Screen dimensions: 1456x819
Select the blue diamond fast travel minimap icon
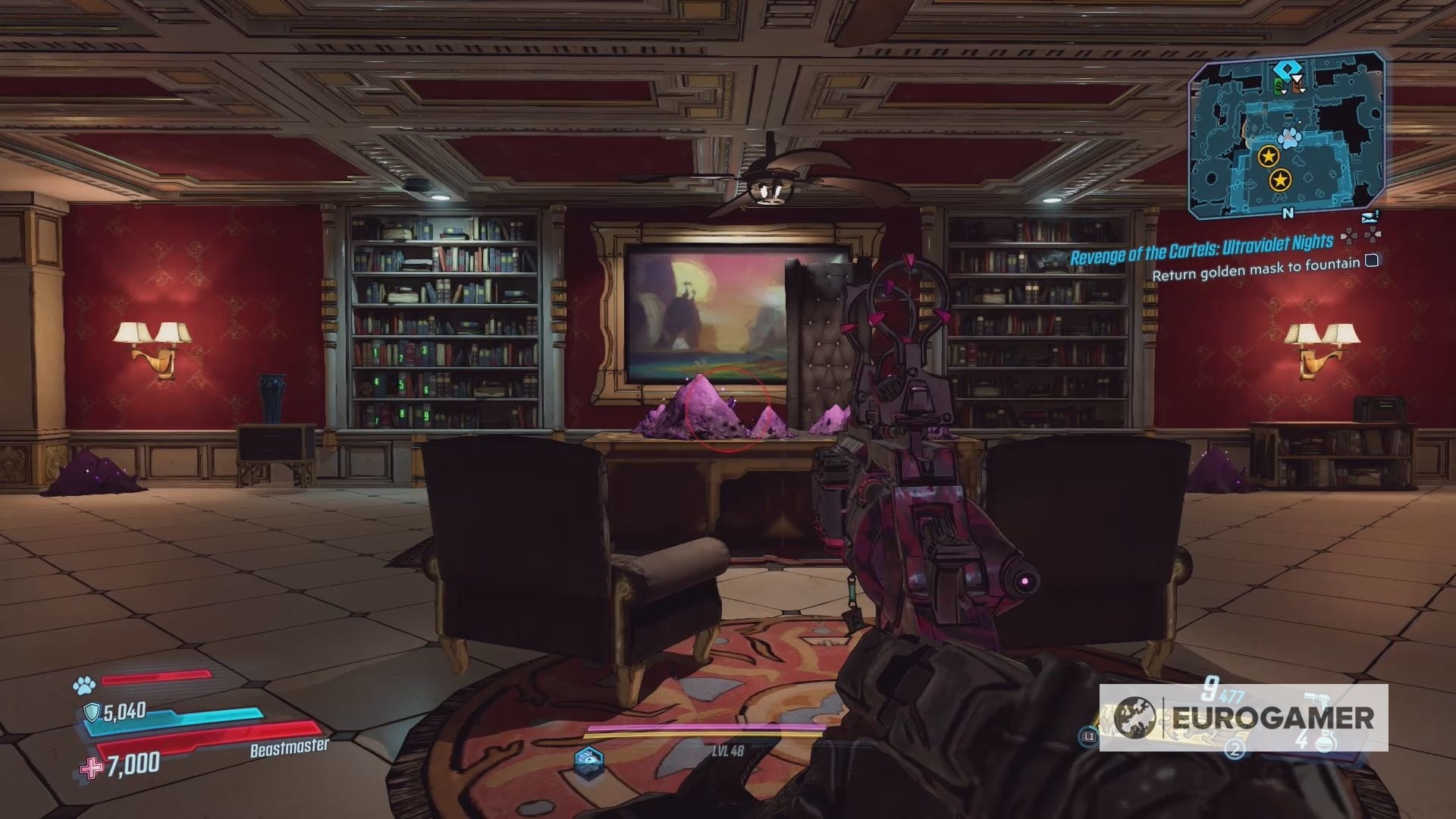tap(1287, 68)
